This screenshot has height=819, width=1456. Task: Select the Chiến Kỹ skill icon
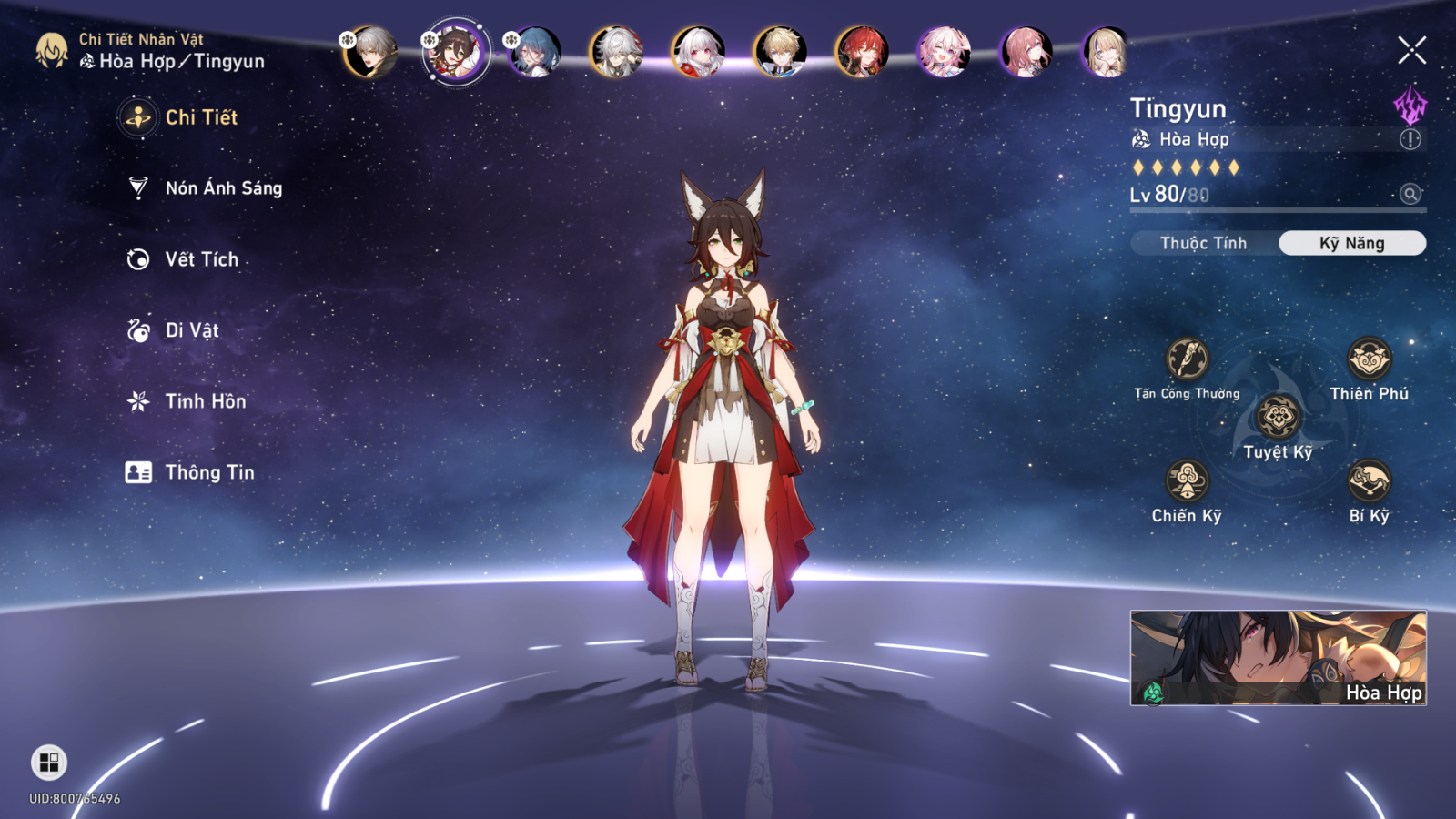(1187, 480)
